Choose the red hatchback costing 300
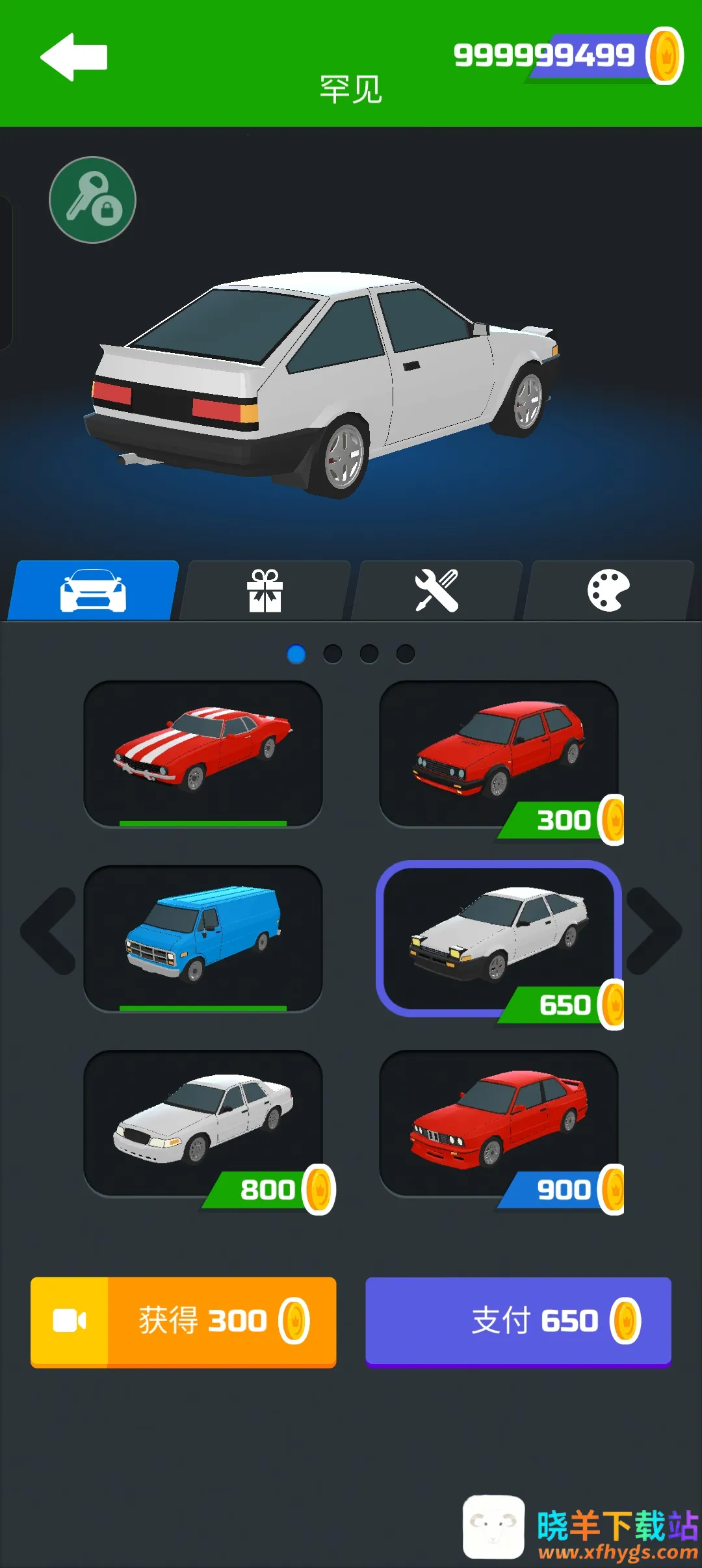702x1568 pixels. (x=499, y=753)
